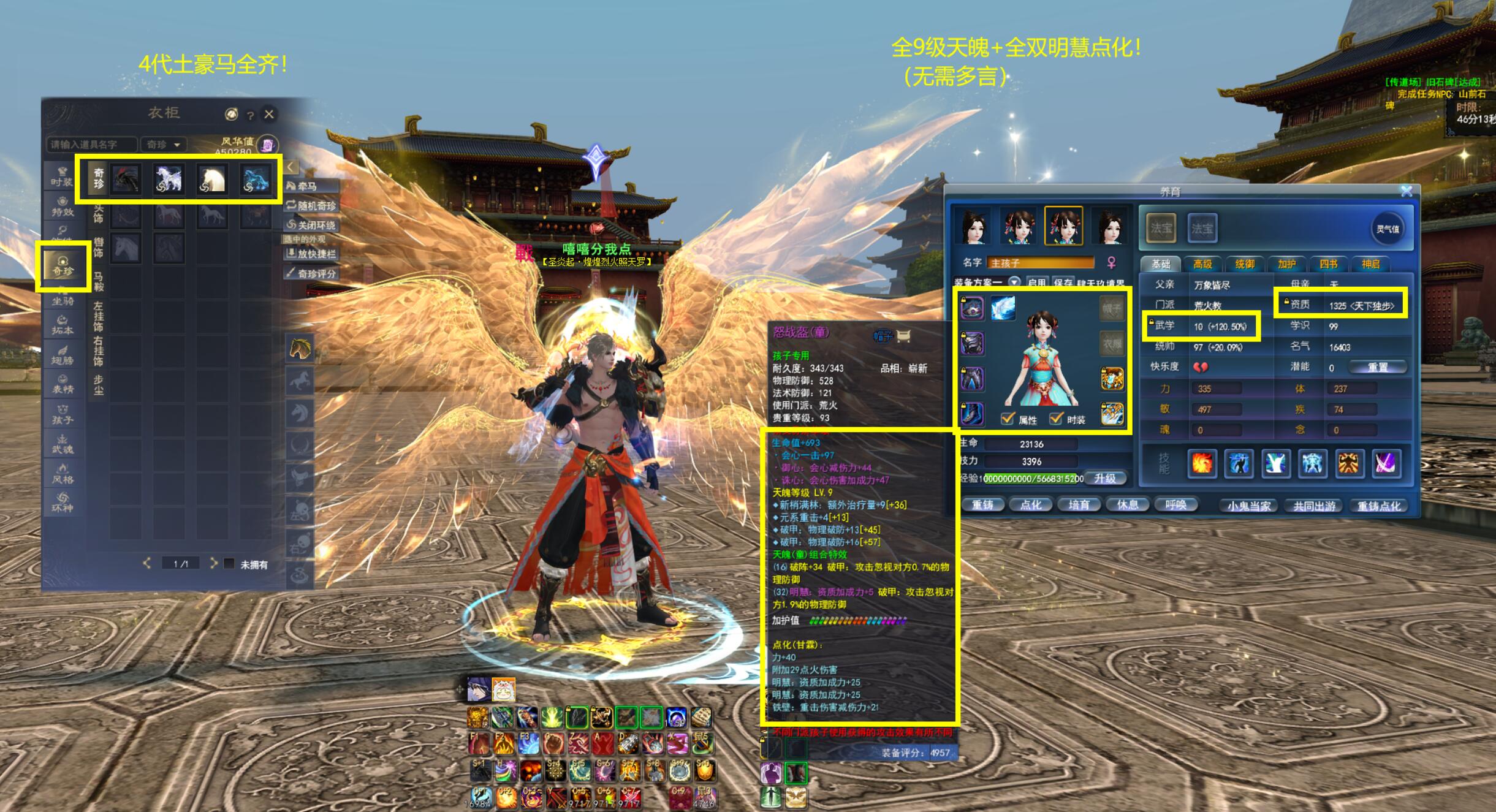Summon the child with 呼唤
The height and width of the screenshot is (812, 1496).
(1175, 505)
